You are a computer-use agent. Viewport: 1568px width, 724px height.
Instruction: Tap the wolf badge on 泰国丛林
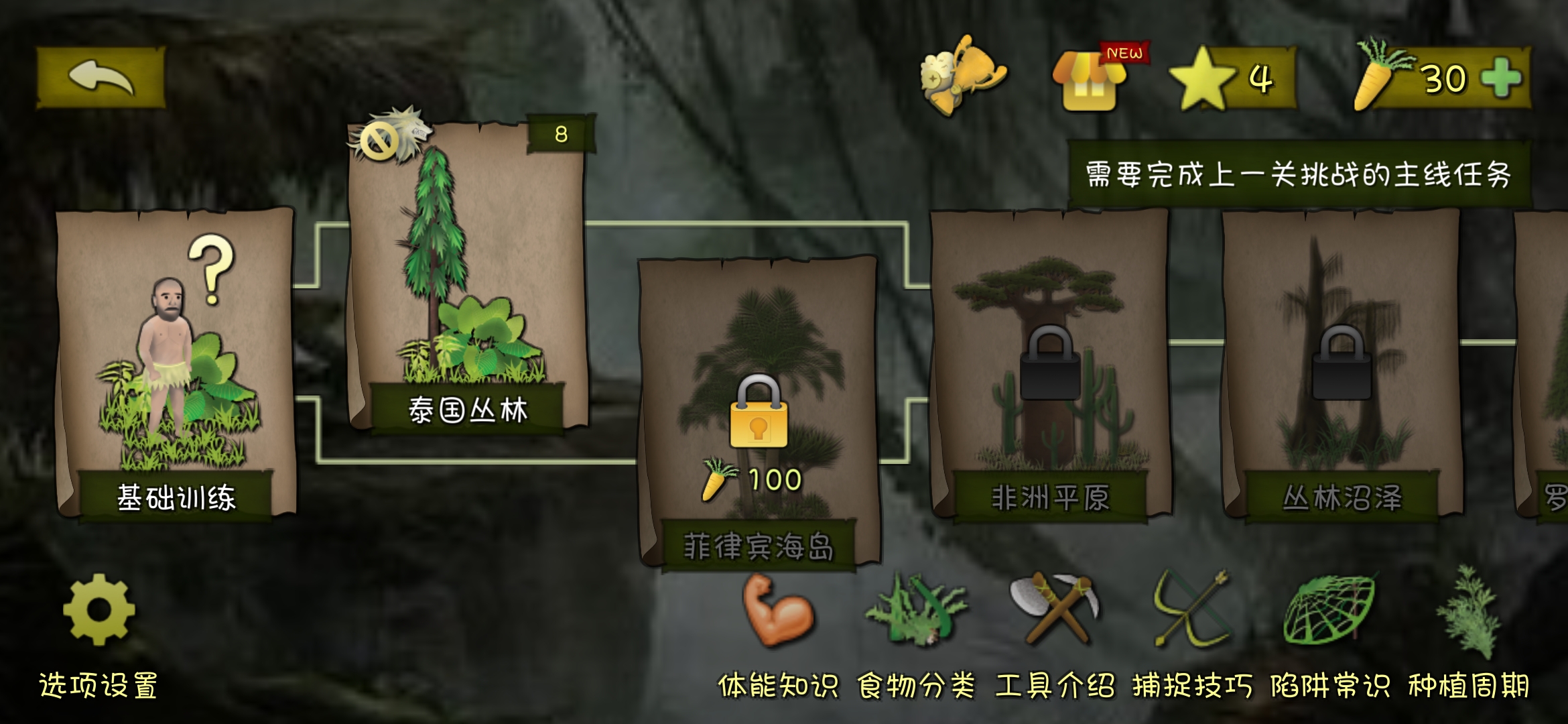385,137
